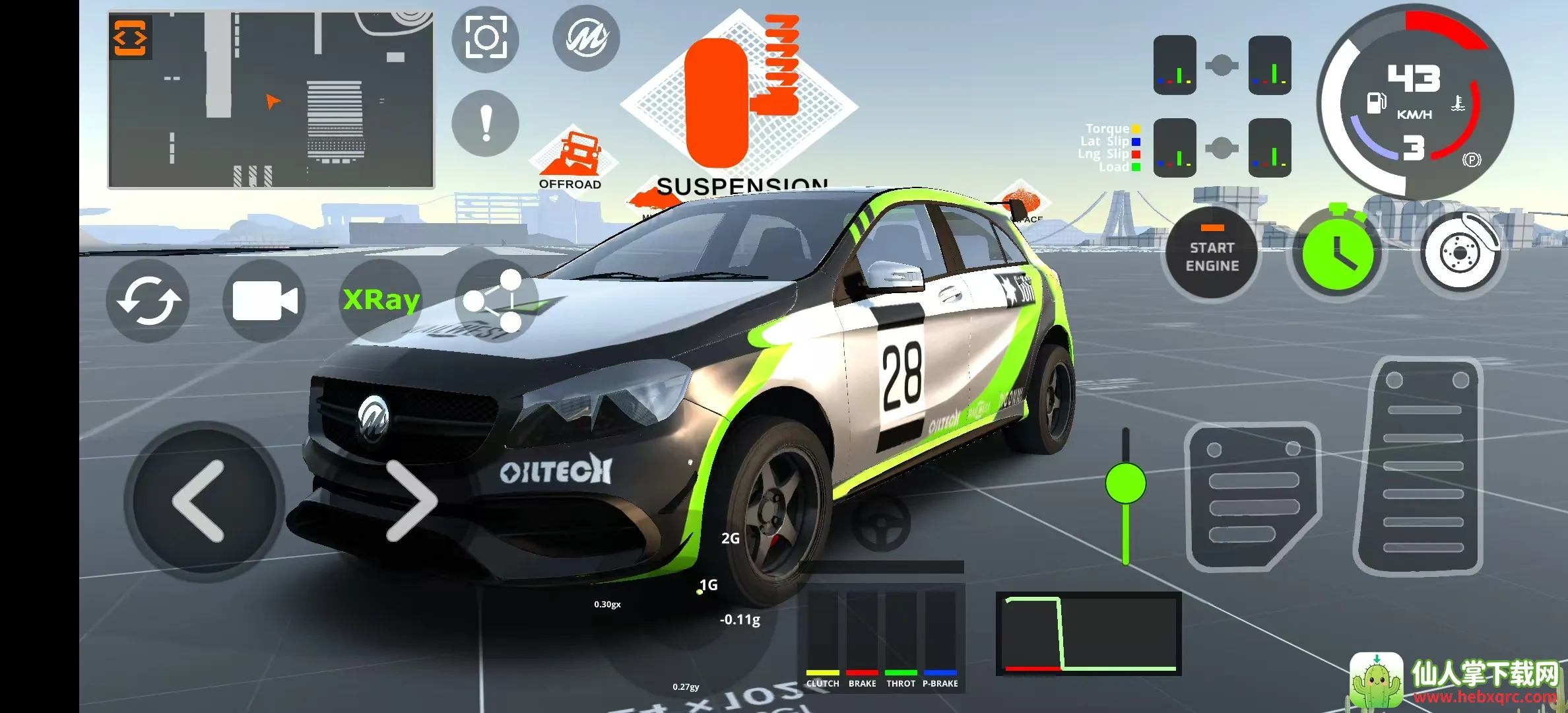The width and height of the screenshot is (1568, 713).
Task: Activate the brake disc handbrake button
Action: click(x=1460, y=253)
